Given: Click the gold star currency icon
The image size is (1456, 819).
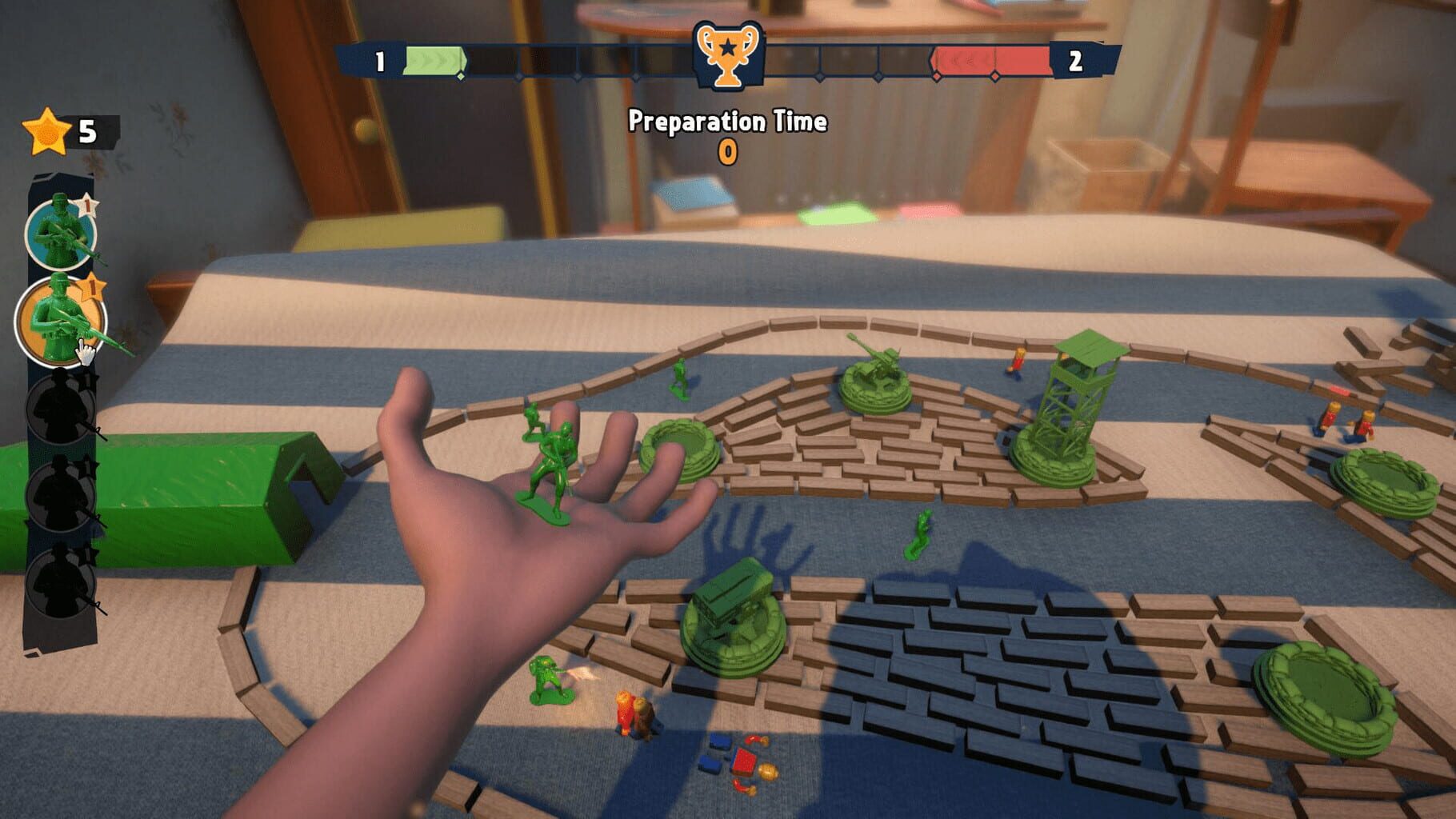Looking at the screenshot, I should (46, 130).
